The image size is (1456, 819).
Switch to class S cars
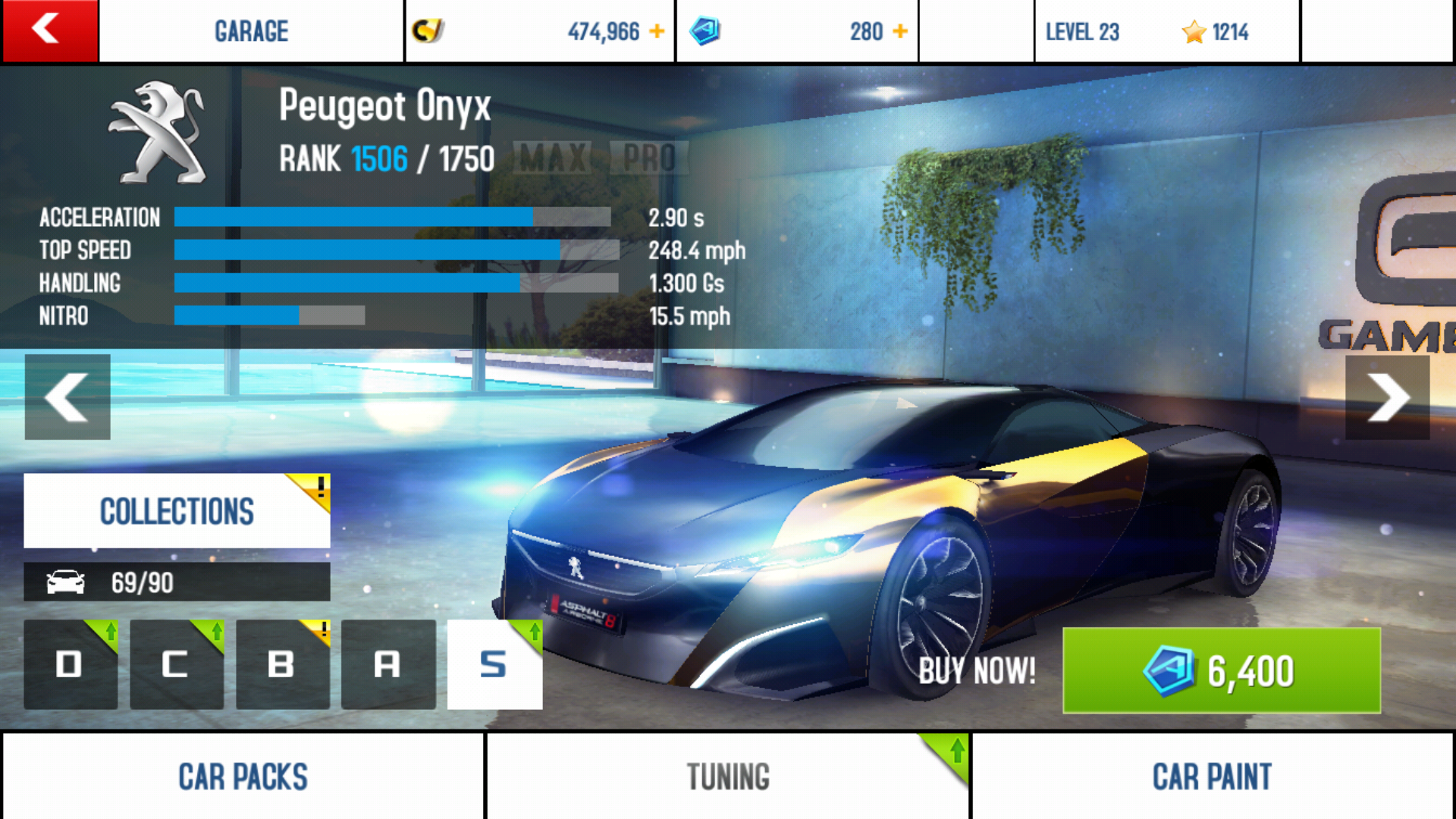494,664
